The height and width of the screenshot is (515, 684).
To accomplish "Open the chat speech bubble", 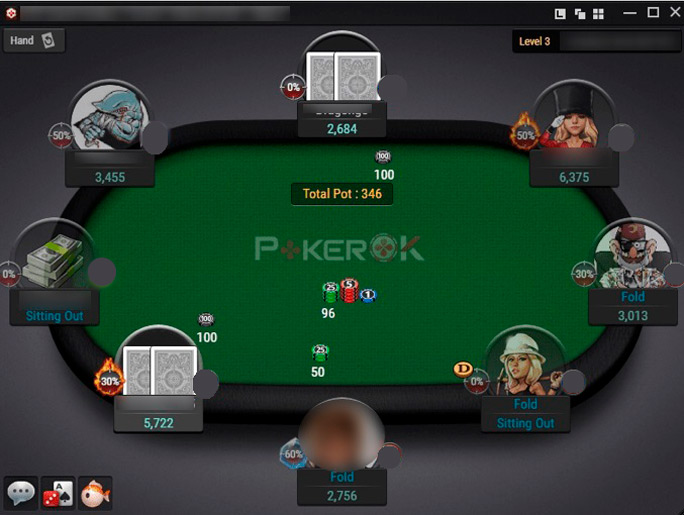I will [21, 492].
